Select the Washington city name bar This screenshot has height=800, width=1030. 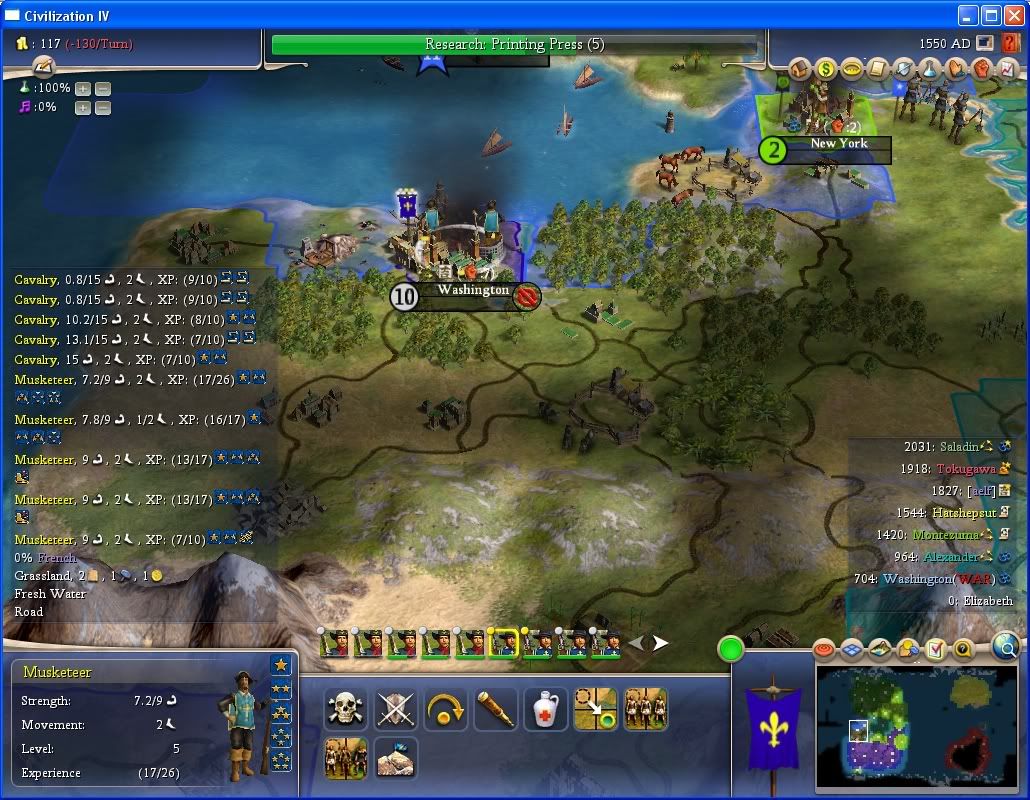(x=473, y=291)
